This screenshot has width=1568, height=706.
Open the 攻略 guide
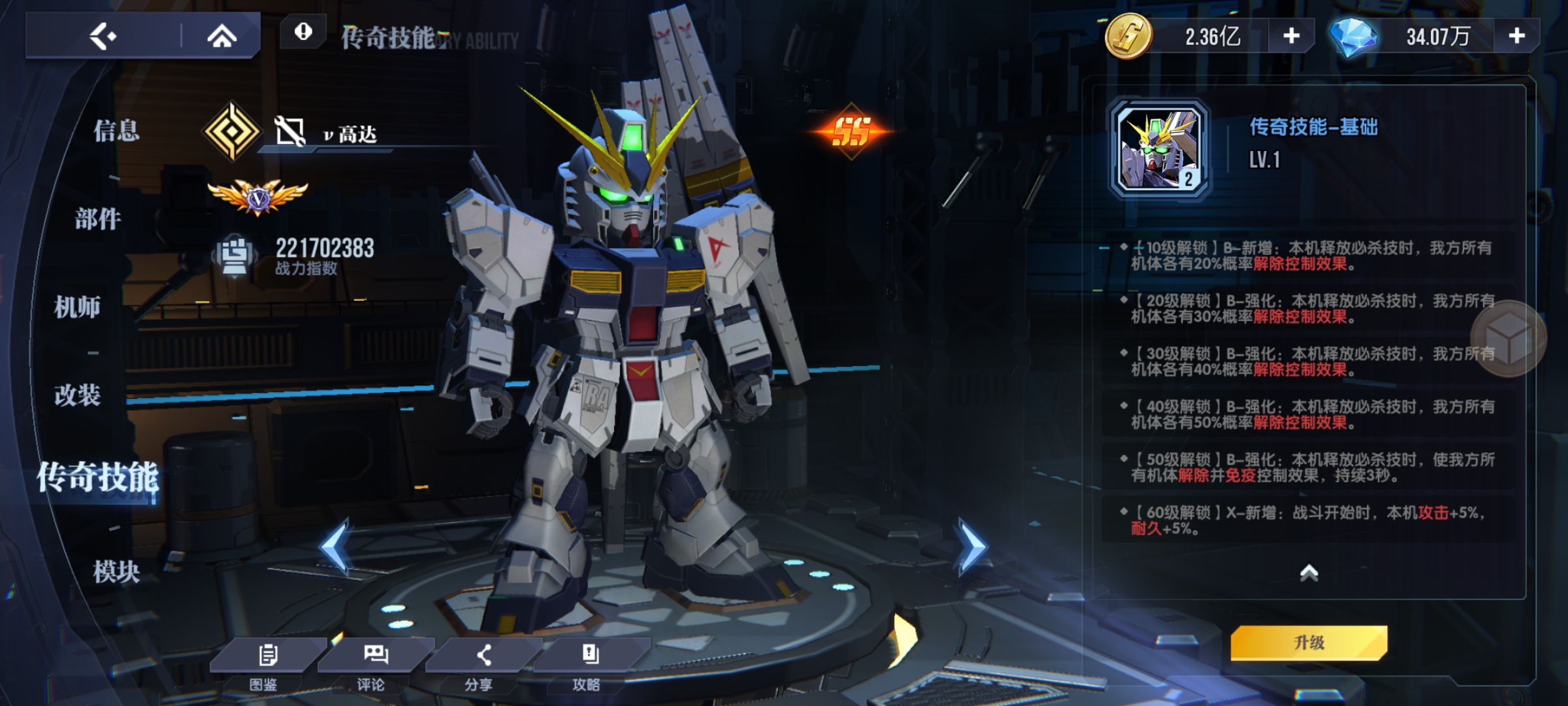tap(589, 664)
